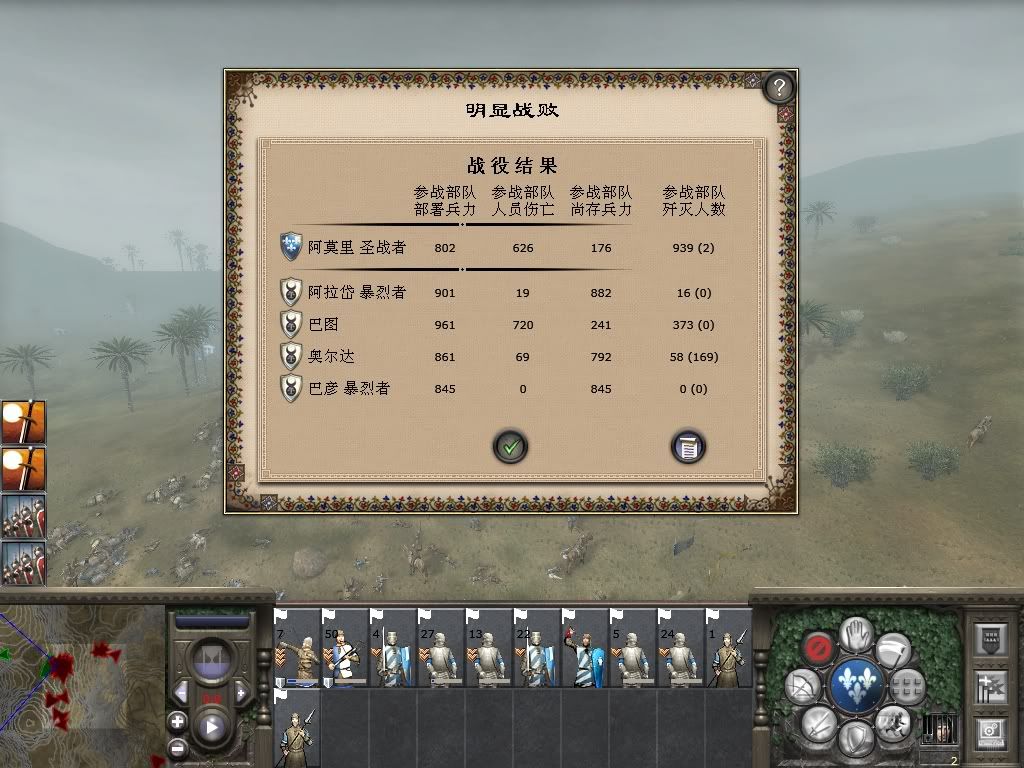
Task: Zoom in the minimap with plus button
Action: click(x=177, y=721)
